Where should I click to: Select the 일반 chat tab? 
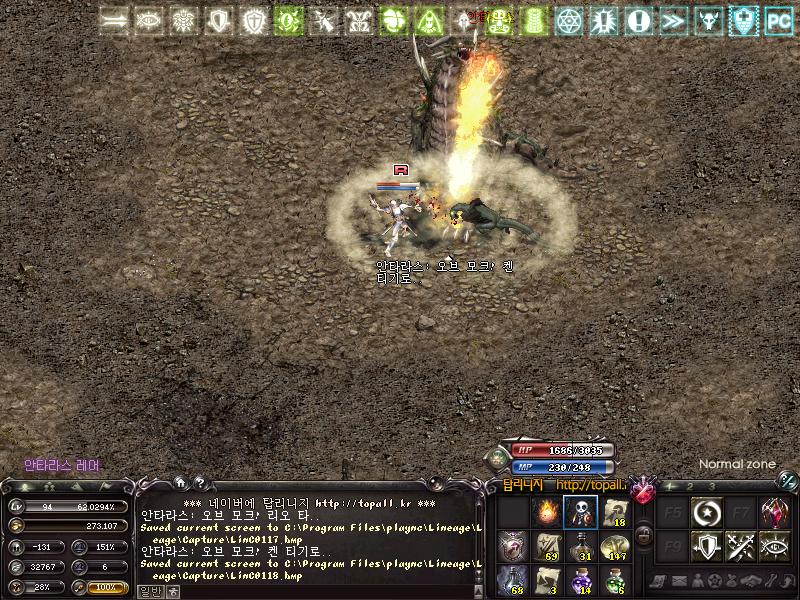(x=148, y=591)
